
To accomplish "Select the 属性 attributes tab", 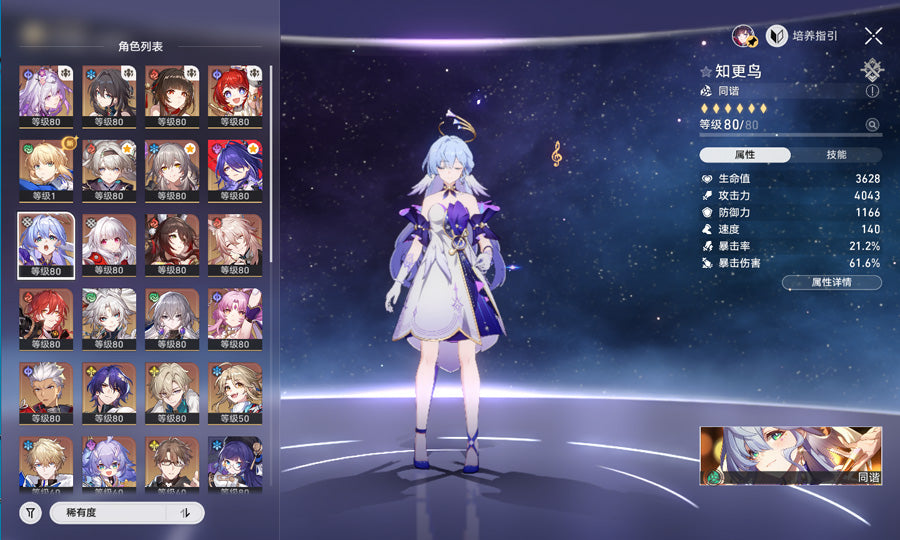I will 745,155.
